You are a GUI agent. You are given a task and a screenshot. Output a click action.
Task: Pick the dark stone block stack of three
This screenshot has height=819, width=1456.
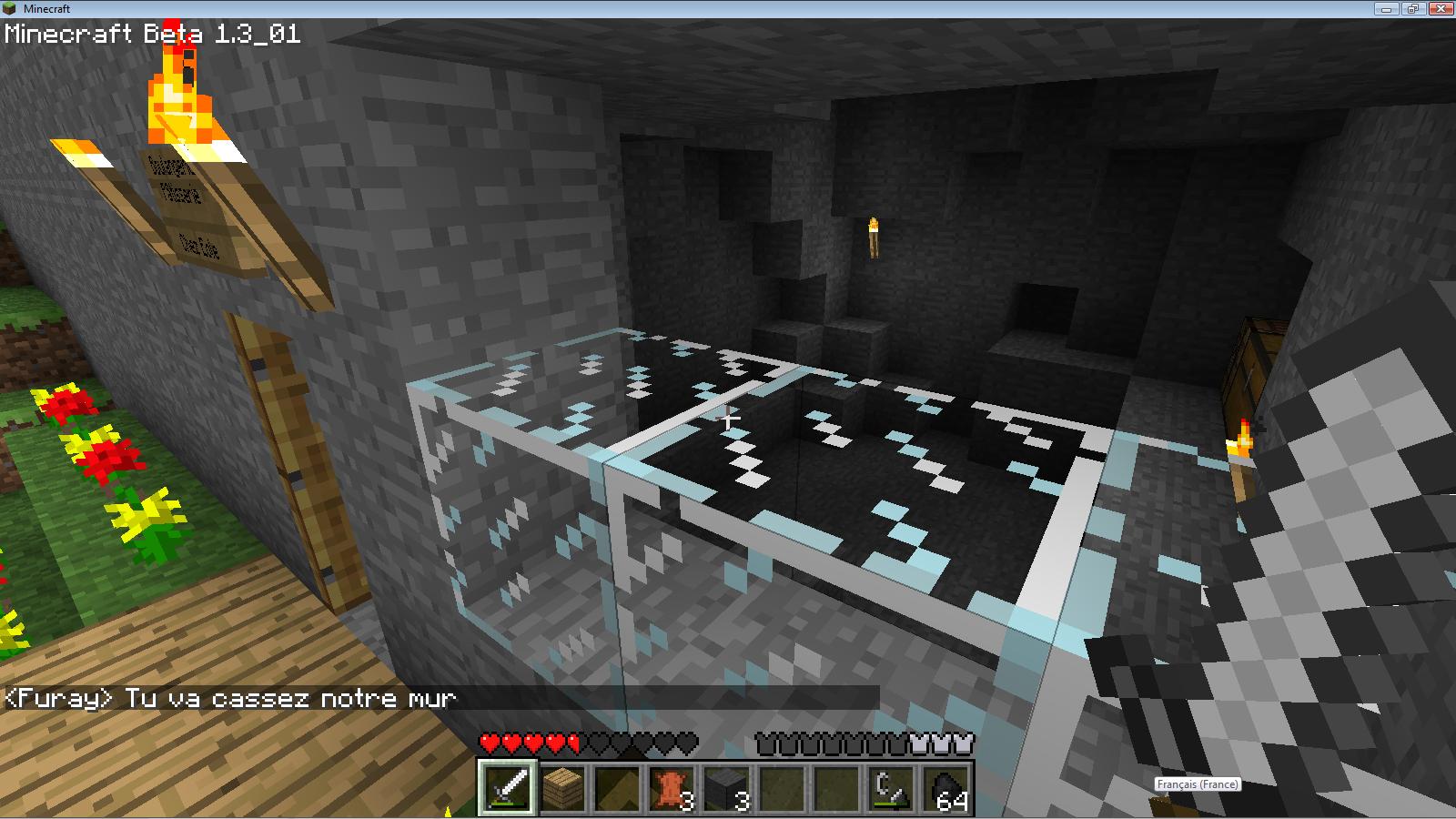(x=726, y=787)
